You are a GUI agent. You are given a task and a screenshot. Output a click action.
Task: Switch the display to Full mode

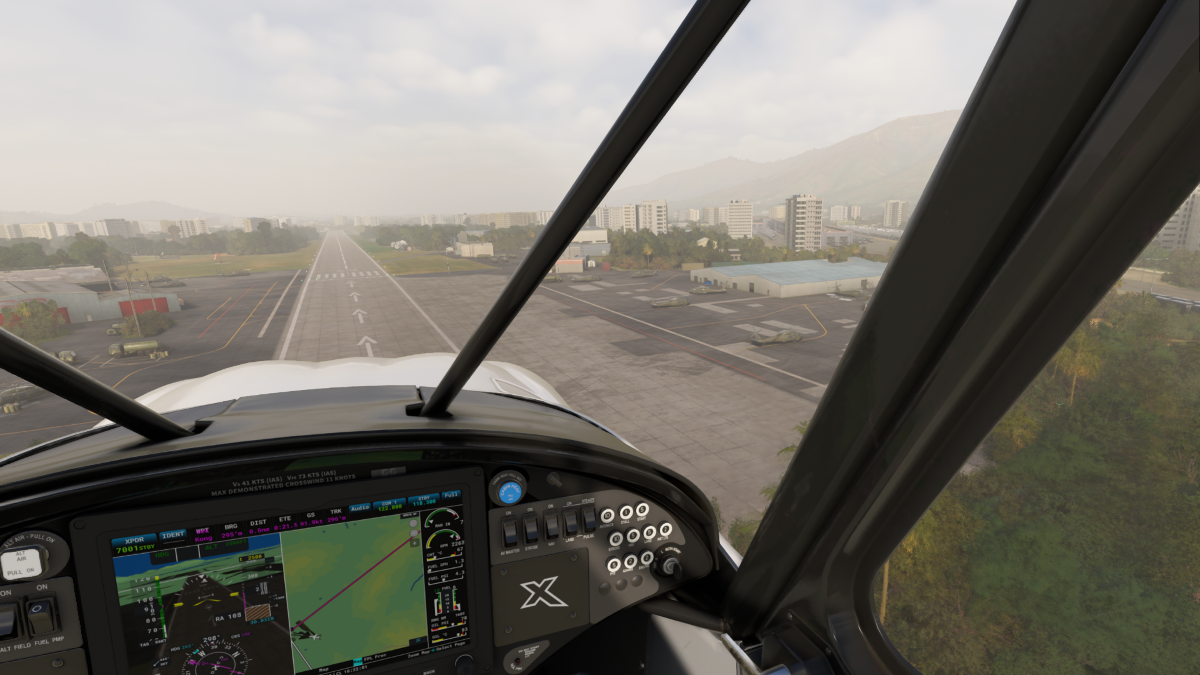point(451,495)
